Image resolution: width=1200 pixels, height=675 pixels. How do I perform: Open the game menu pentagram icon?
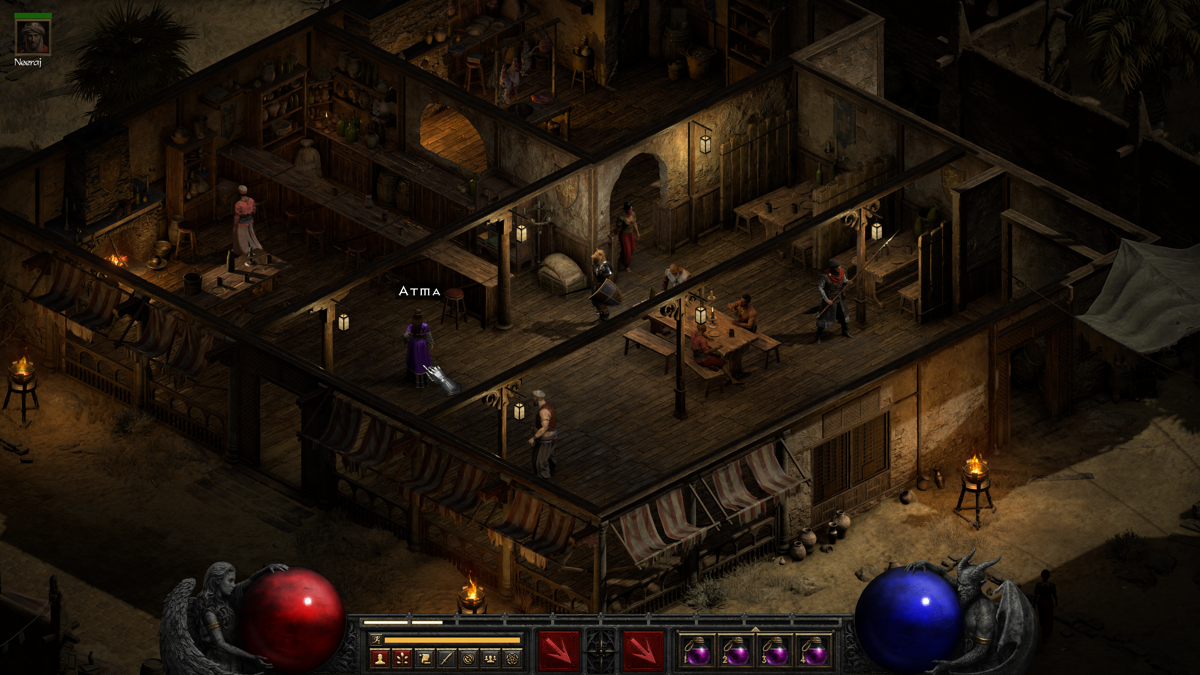(512, 658)
